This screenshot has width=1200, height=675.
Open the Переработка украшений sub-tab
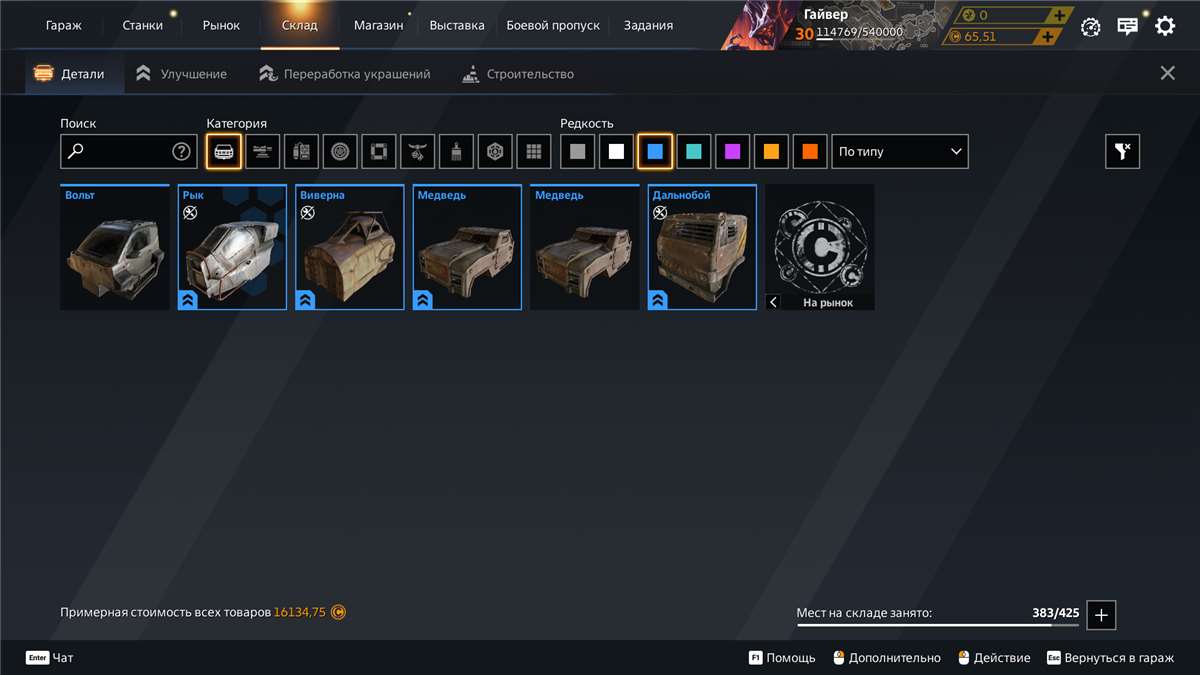[x=345, y=74]
